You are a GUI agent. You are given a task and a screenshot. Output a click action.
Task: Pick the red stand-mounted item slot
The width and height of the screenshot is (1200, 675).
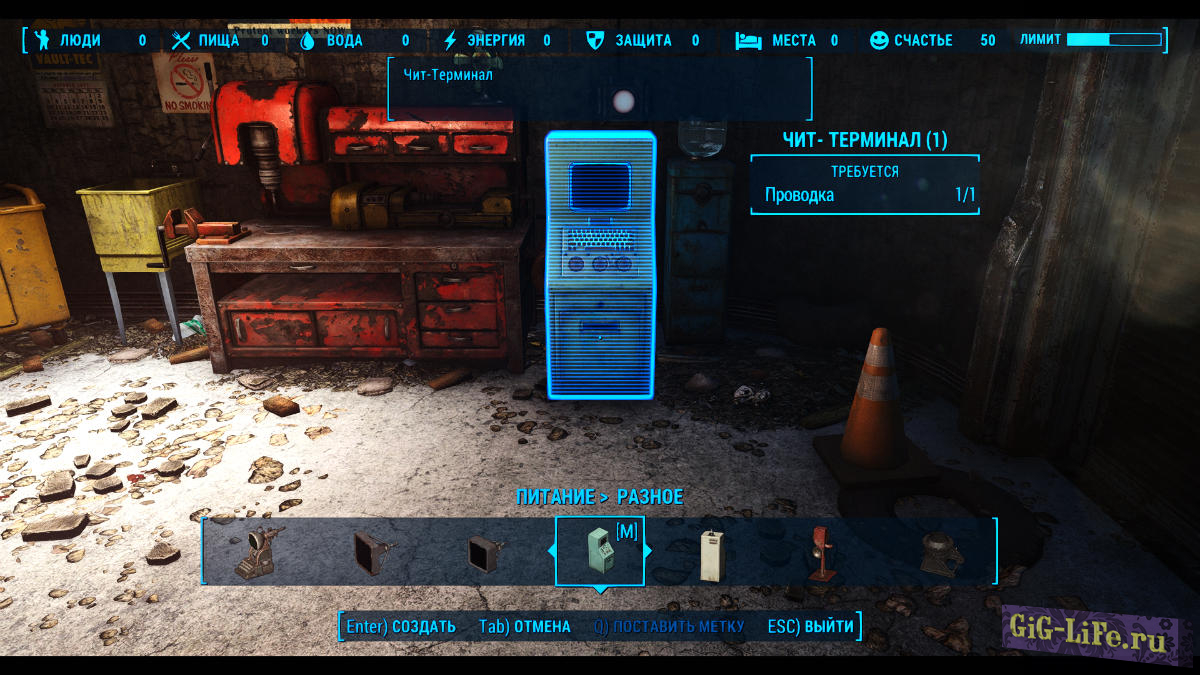tap(822, 552)
